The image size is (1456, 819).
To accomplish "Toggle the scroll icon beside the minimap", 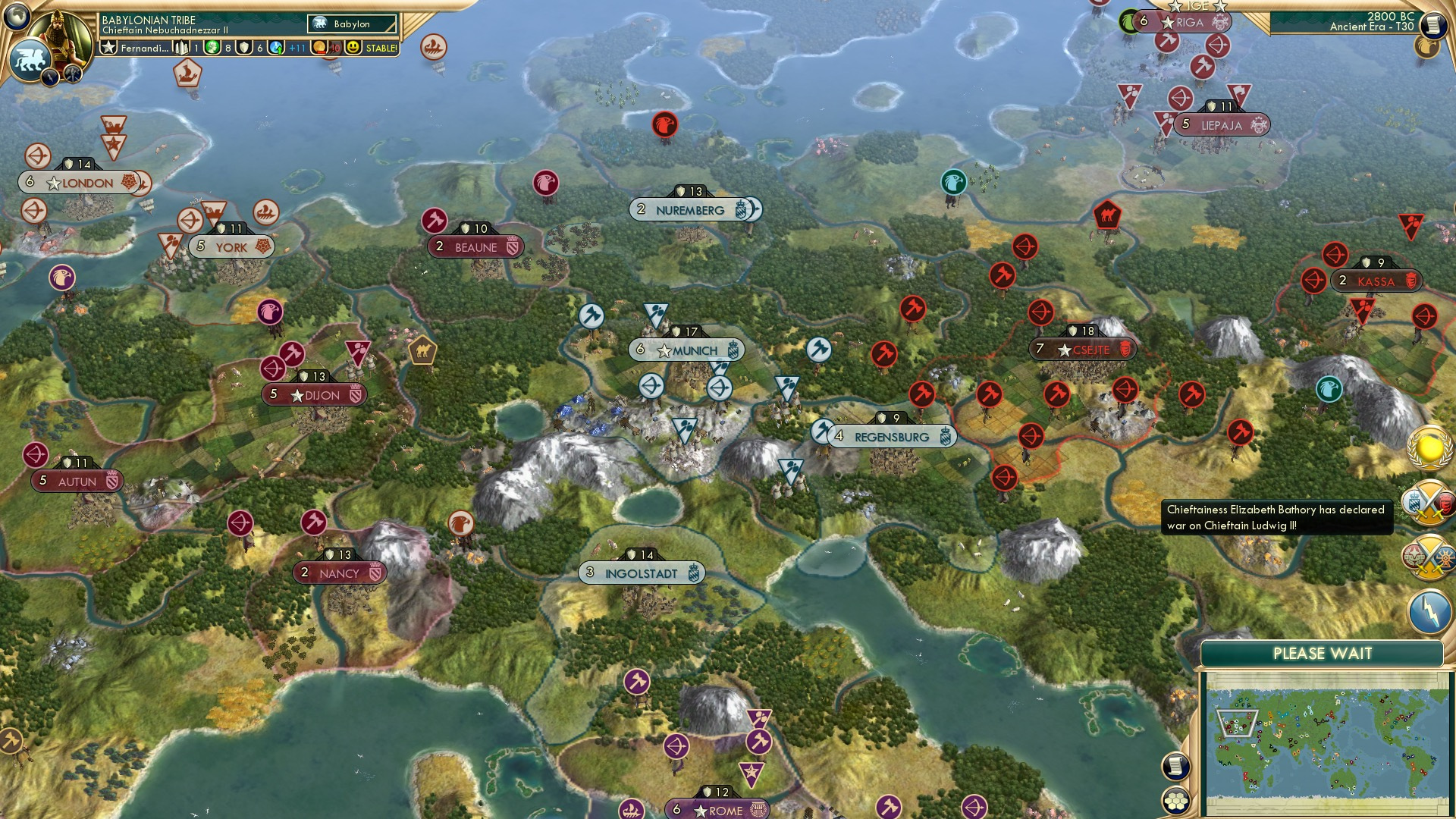I will 1175,767.
